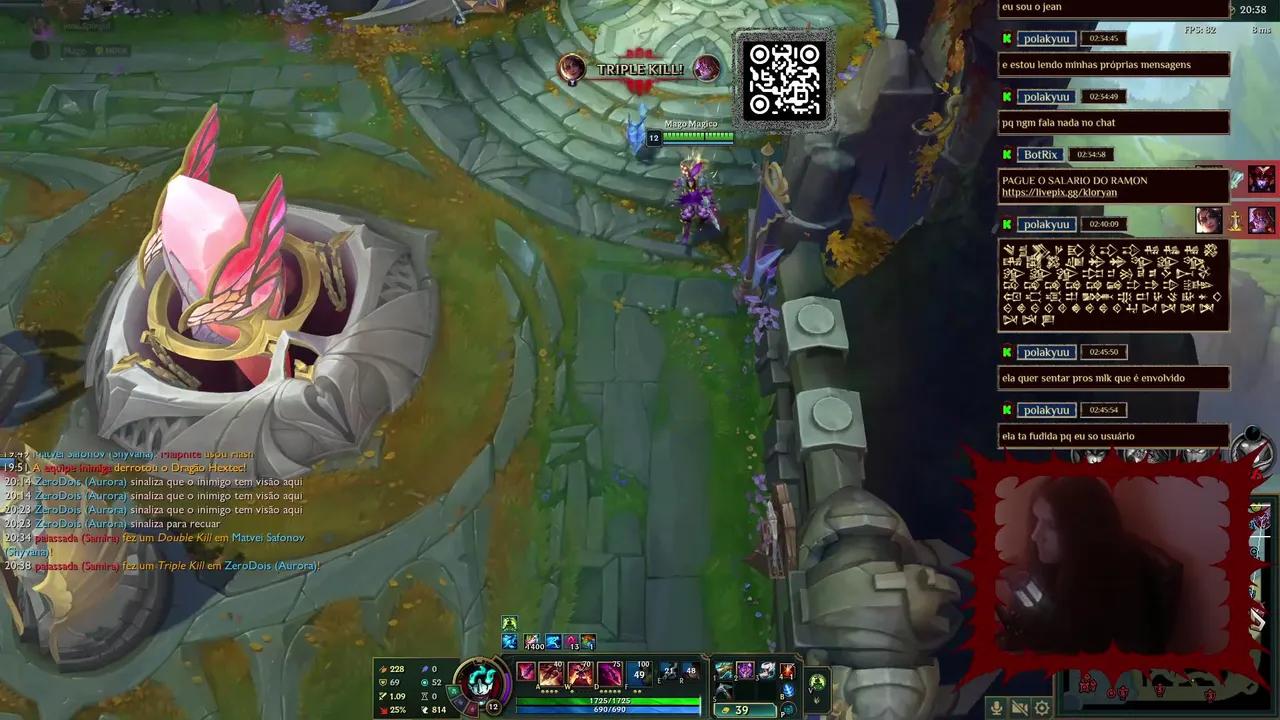Click BotRix's username in chat
Screen dimensions: 1280x720
(x=1043, y=154)
